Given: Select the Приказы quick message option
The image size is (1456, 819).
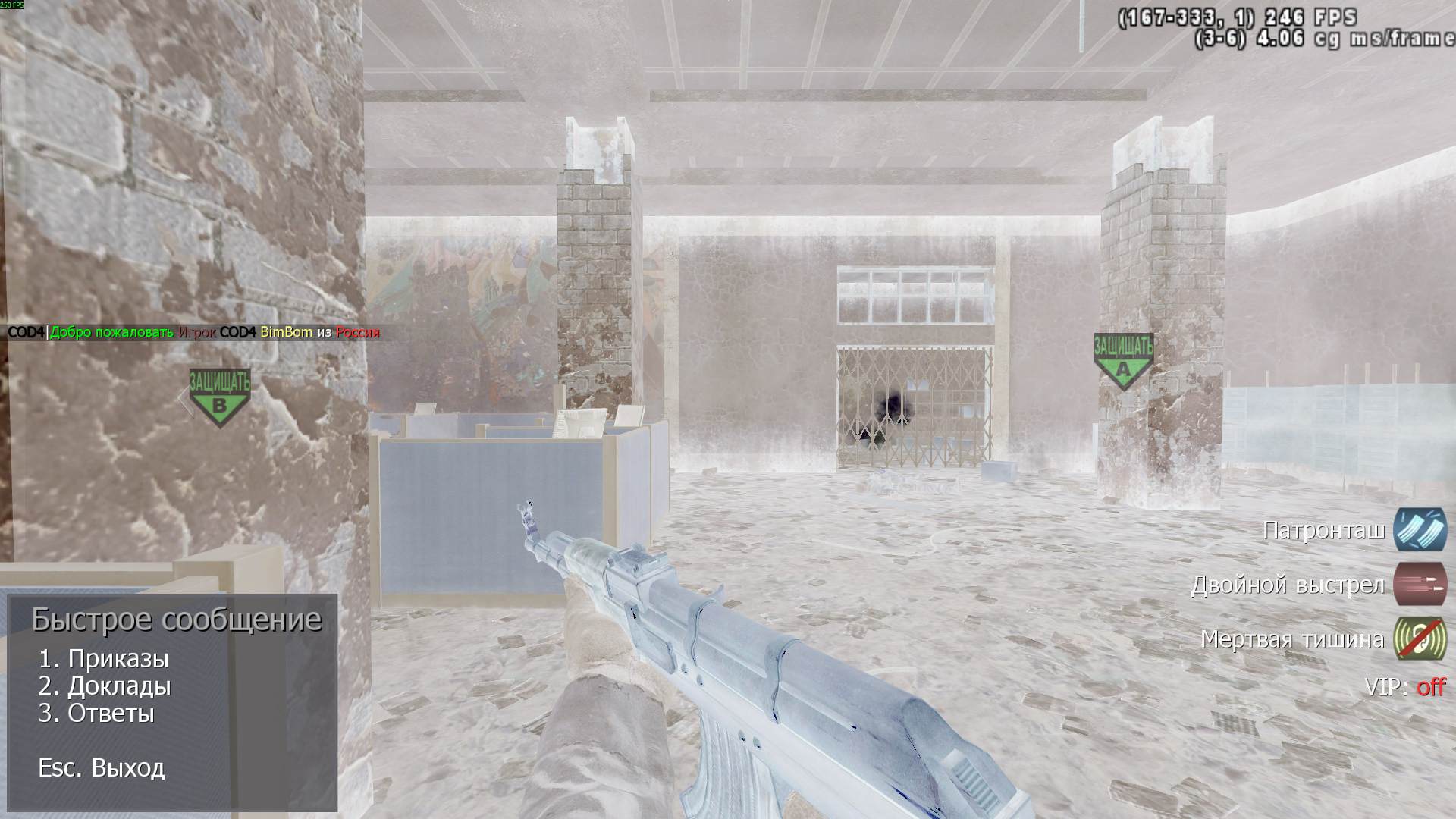Looking at the screenshot, I should click(104, 659).
